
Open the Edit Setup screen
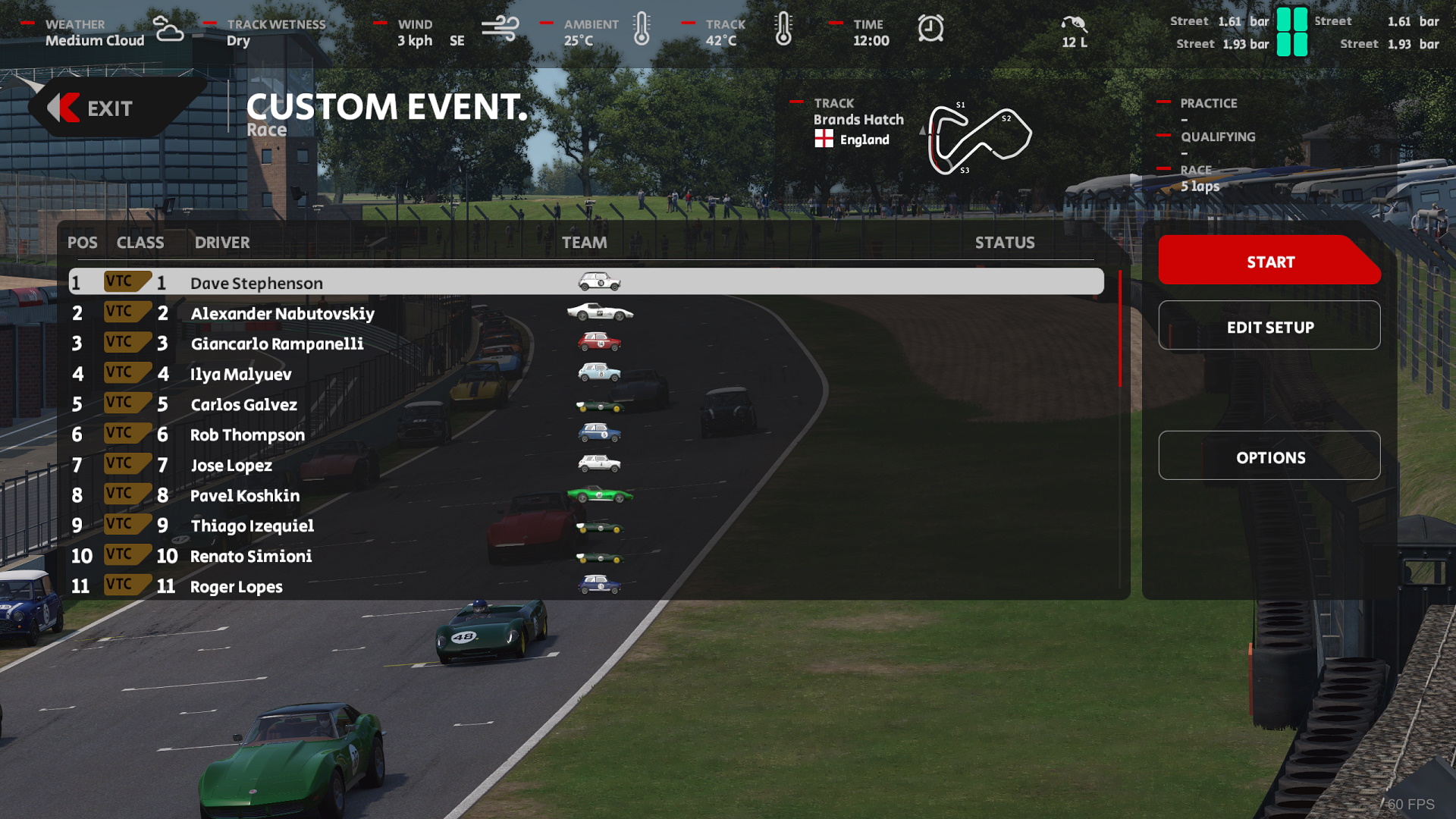pos(1269,326)
